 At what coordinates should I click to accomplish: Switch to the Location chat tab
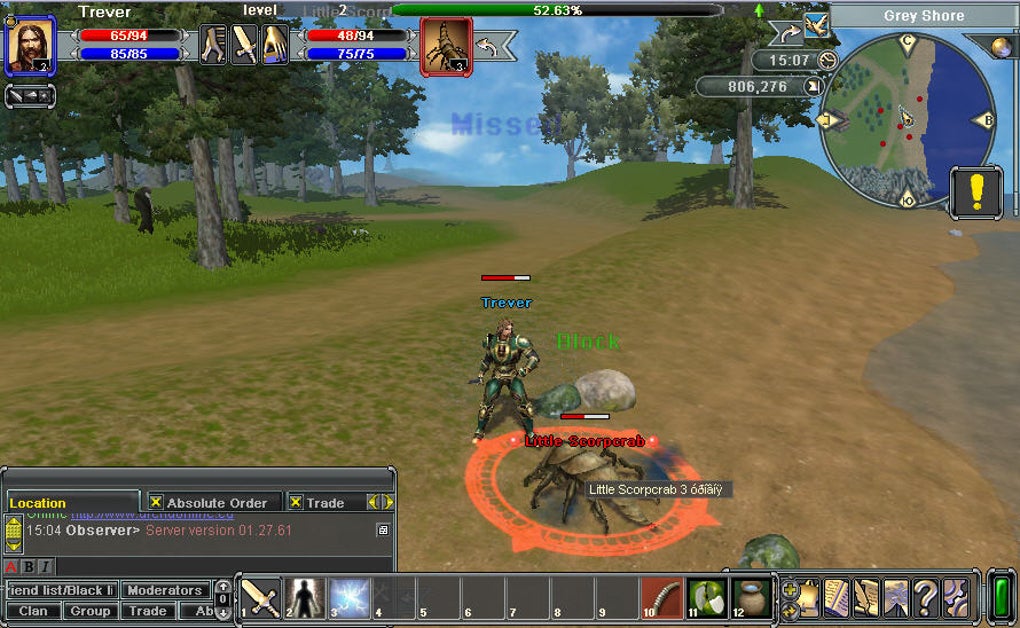38,503
